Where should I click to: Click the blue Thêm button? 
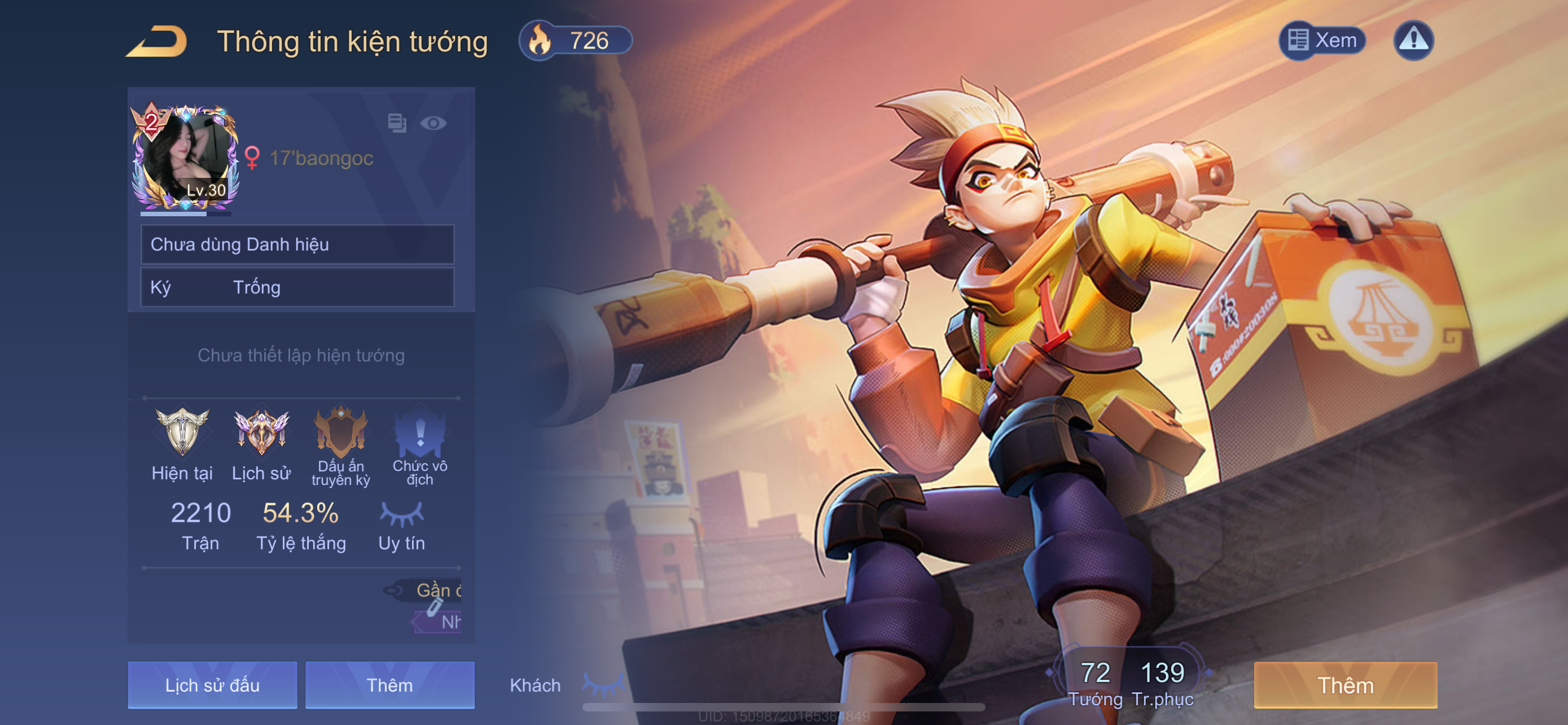(x=389, y=685)
